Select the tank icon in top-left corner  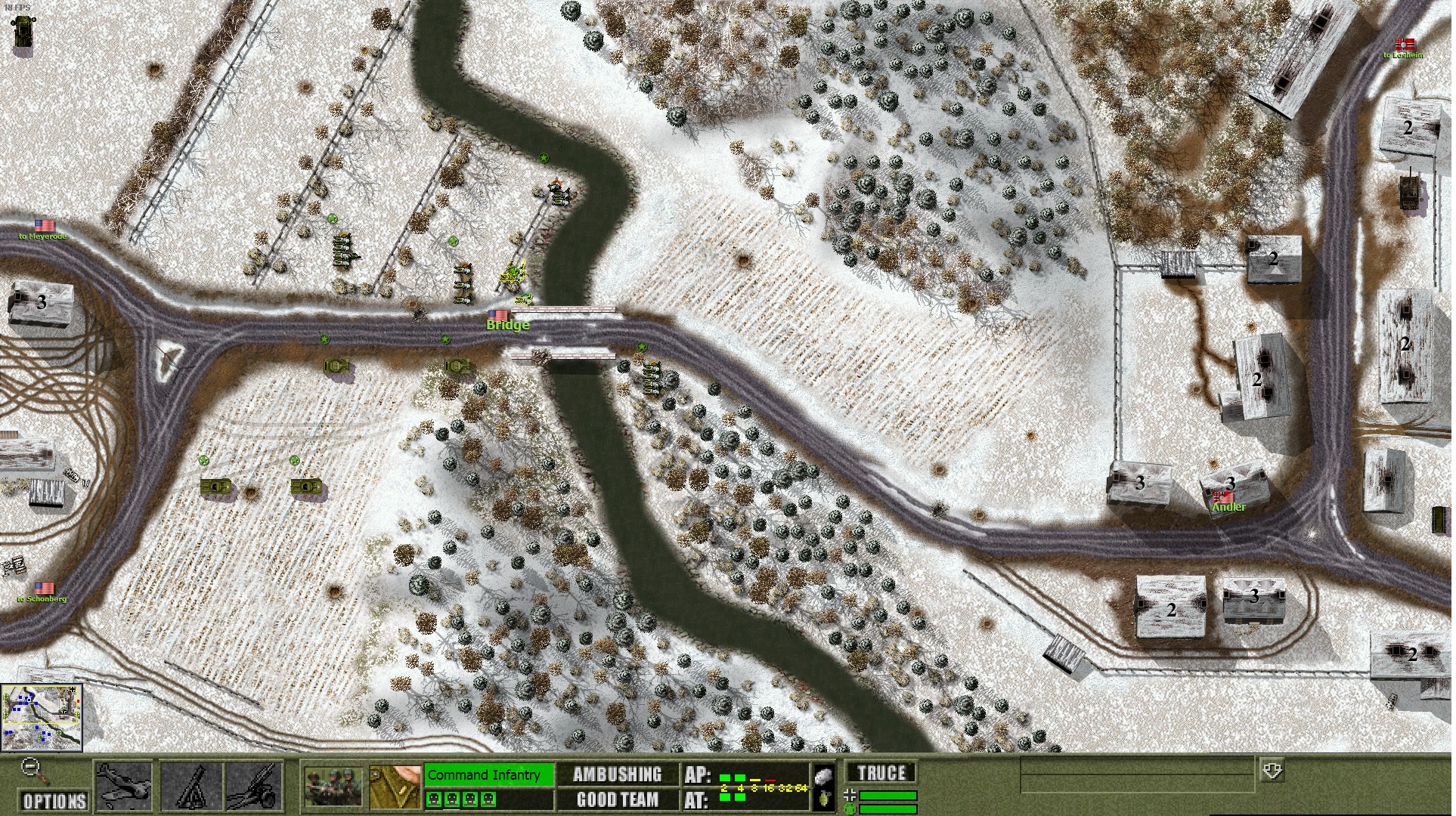click(22, 32)
